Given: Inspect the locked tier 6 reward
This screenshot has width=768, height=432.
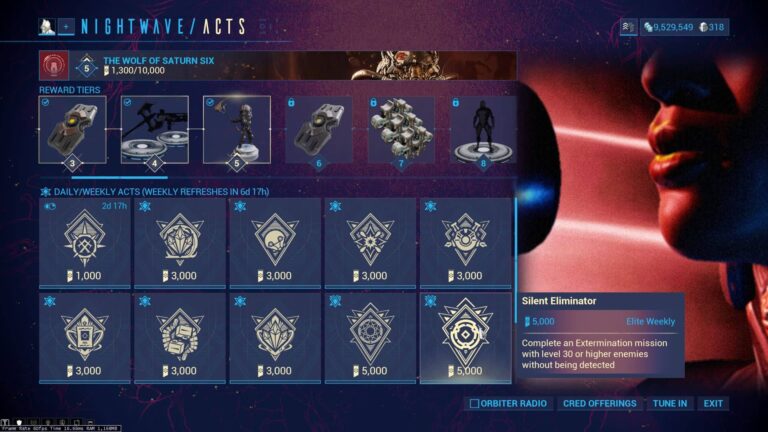Looking at the screenshot, I should (318, 130).
